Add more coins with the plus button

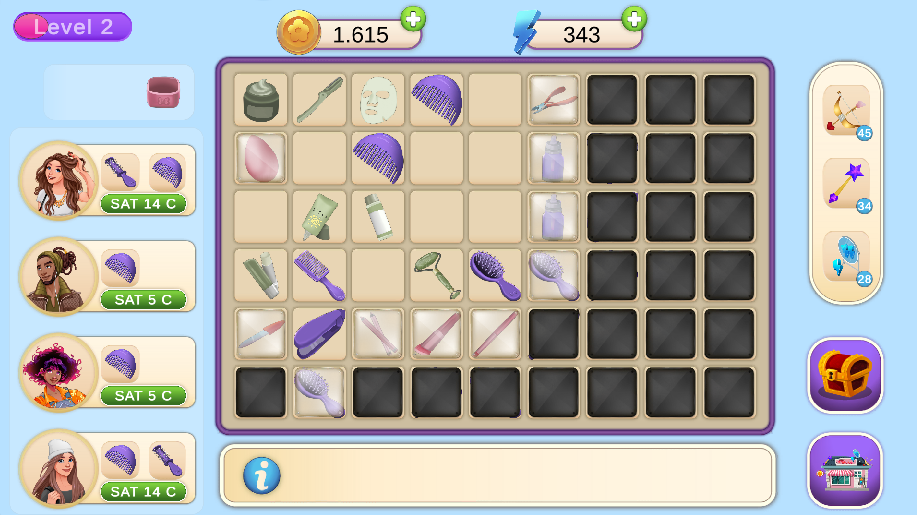(412, 18)
